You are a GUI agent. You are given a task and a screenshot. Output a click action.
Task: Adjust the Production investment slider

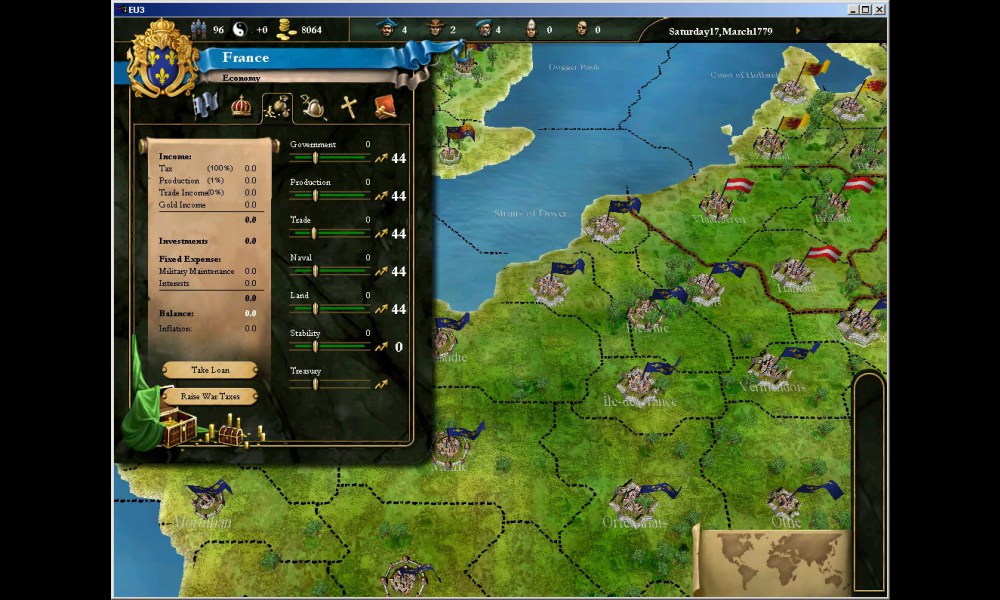(x=315, y=195)
